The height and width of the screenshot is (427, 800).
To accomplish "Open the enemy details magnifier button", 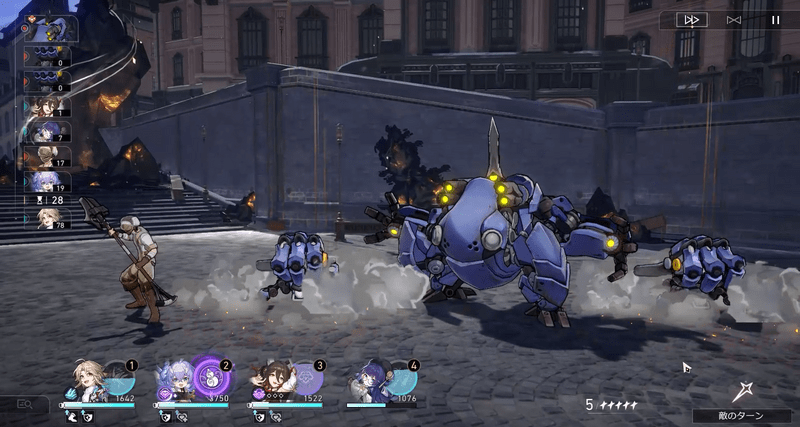I will click(24, 404).
